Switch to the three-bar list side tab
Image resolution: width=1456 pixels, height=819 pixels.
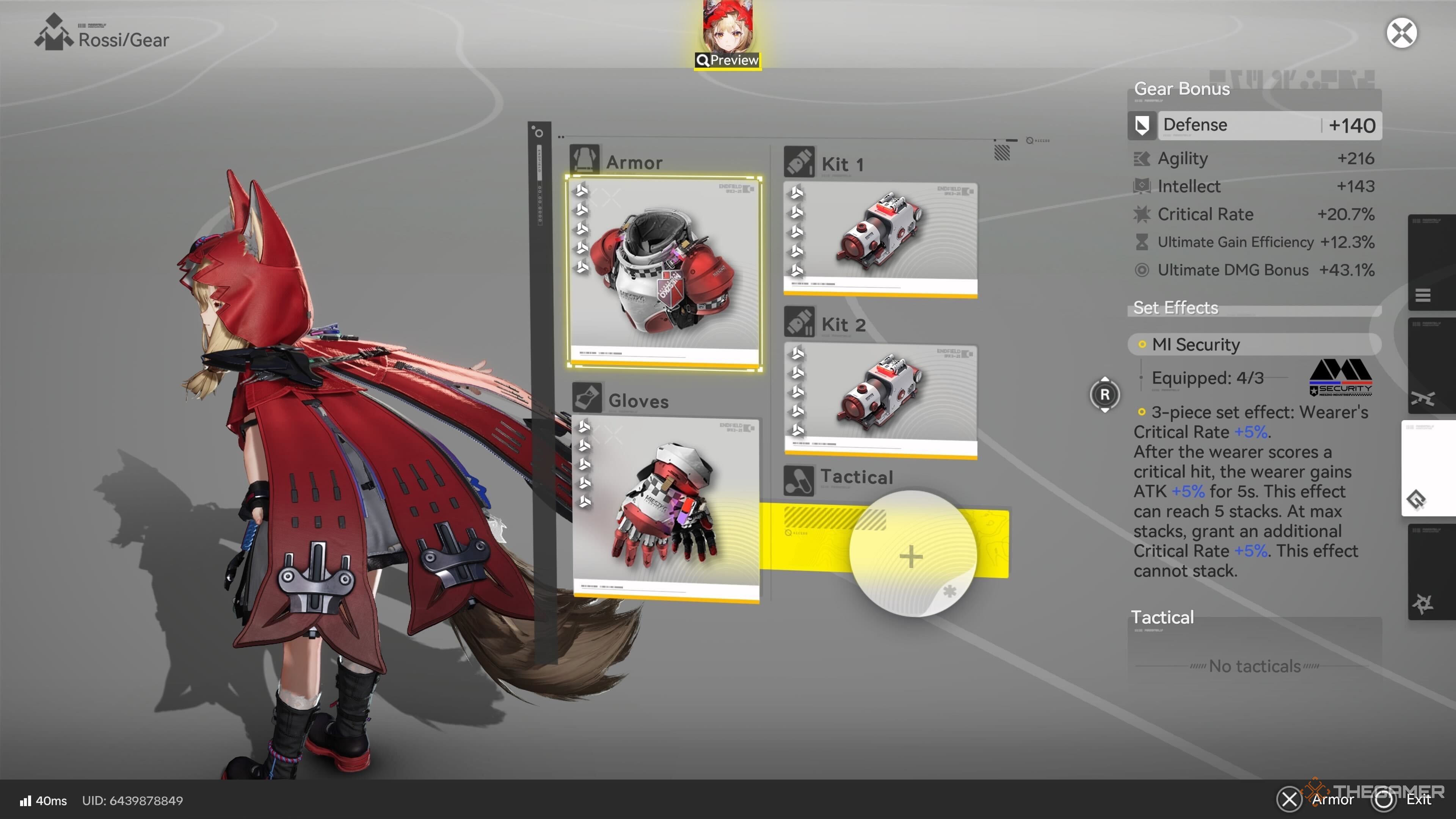[1423, 295]
